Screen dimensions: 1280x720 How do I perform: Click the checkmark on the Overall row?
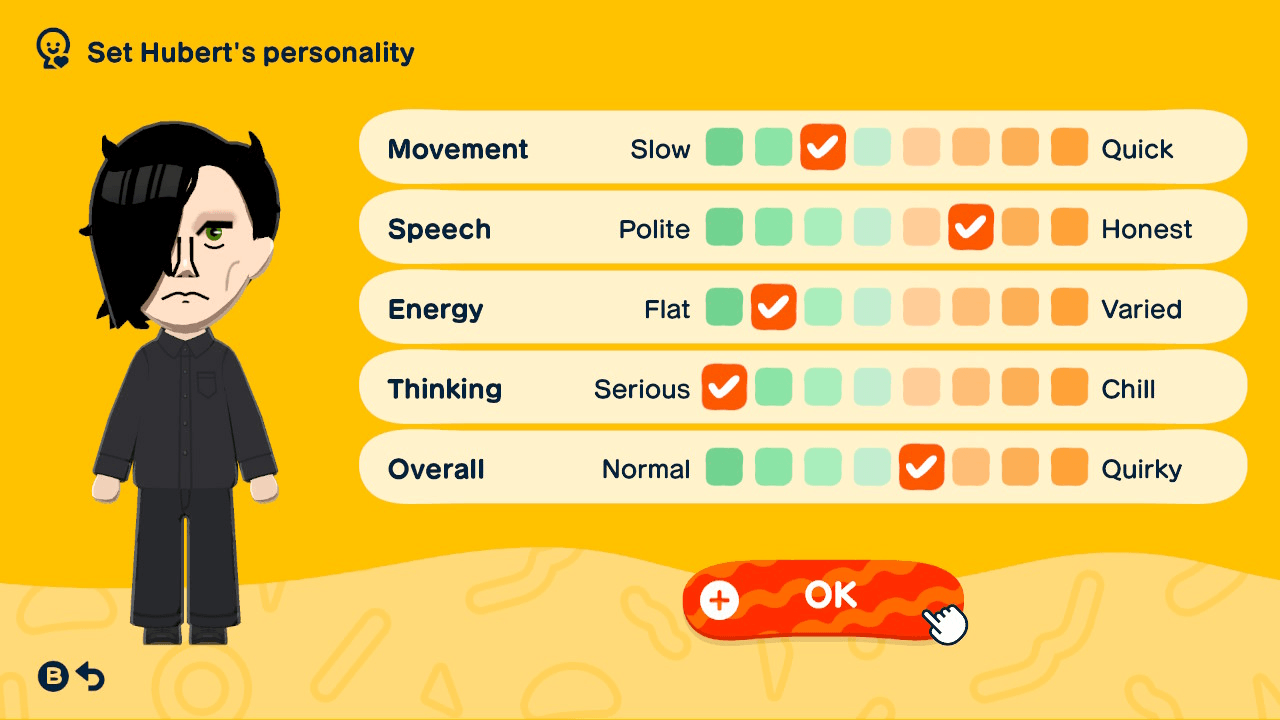(921, 467)
